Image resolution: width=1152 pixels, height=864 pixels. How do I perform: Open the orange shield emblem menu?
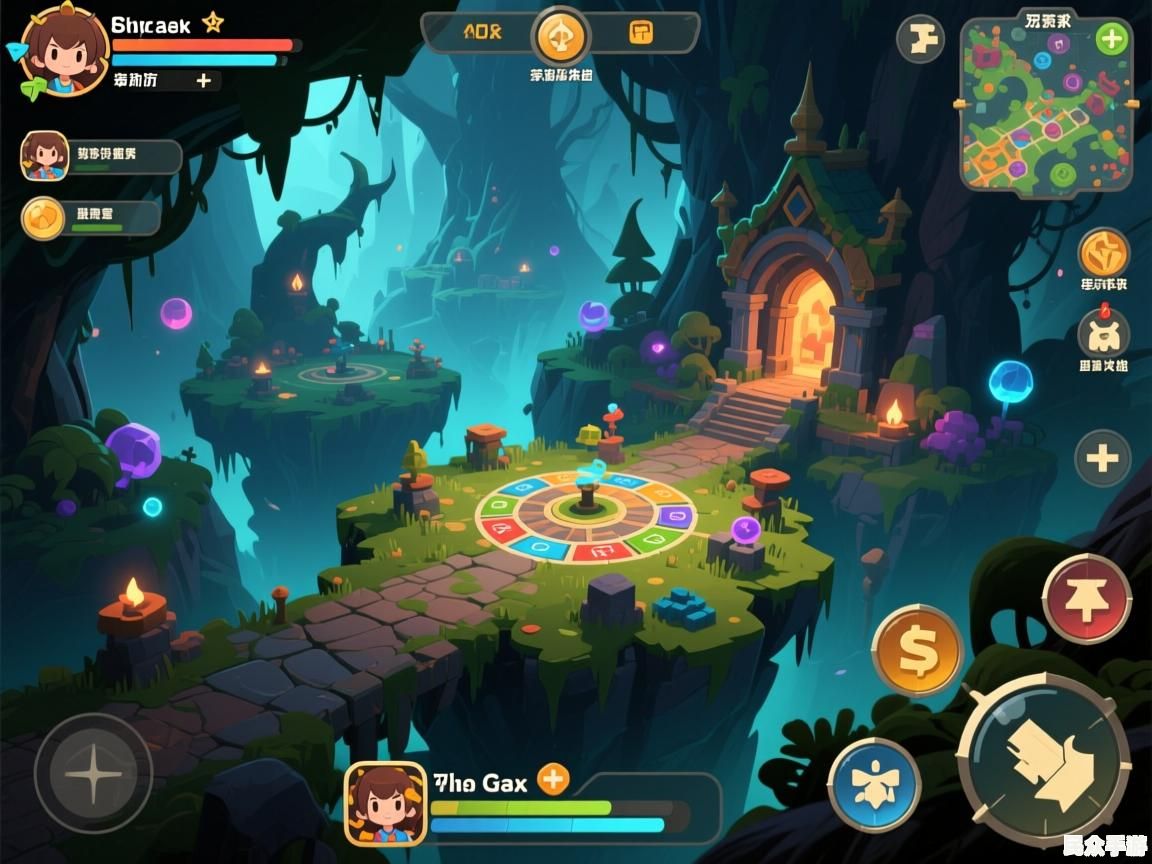pos(1103,253)
